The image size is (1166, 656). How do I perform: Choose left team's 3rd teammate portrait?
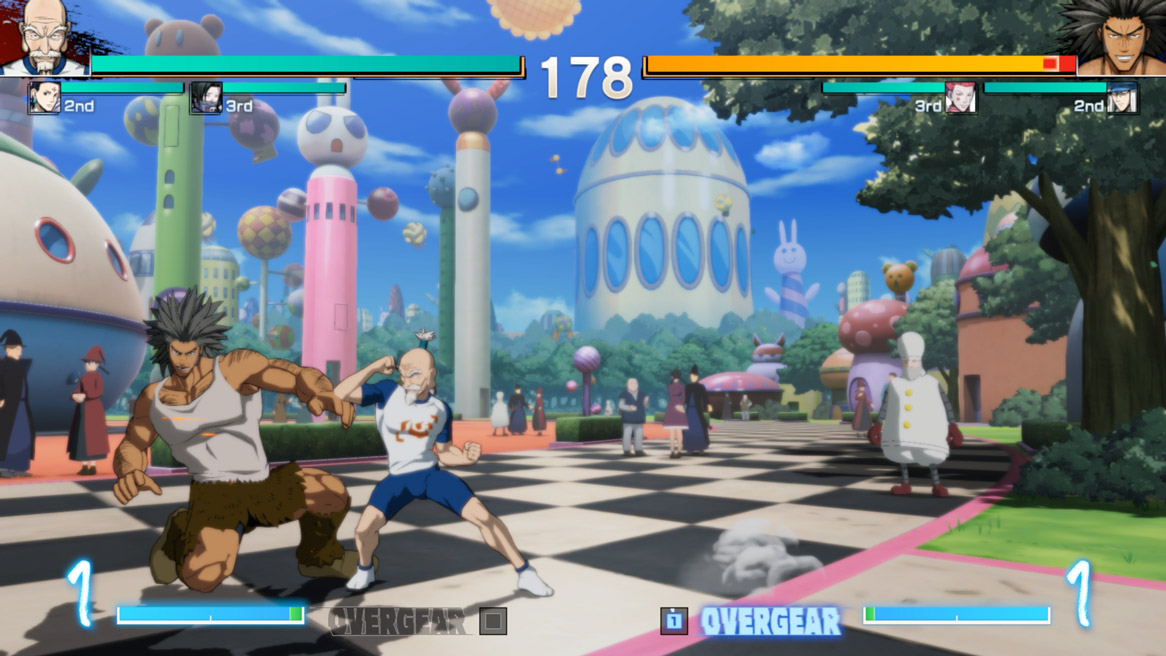coord(205,98)
